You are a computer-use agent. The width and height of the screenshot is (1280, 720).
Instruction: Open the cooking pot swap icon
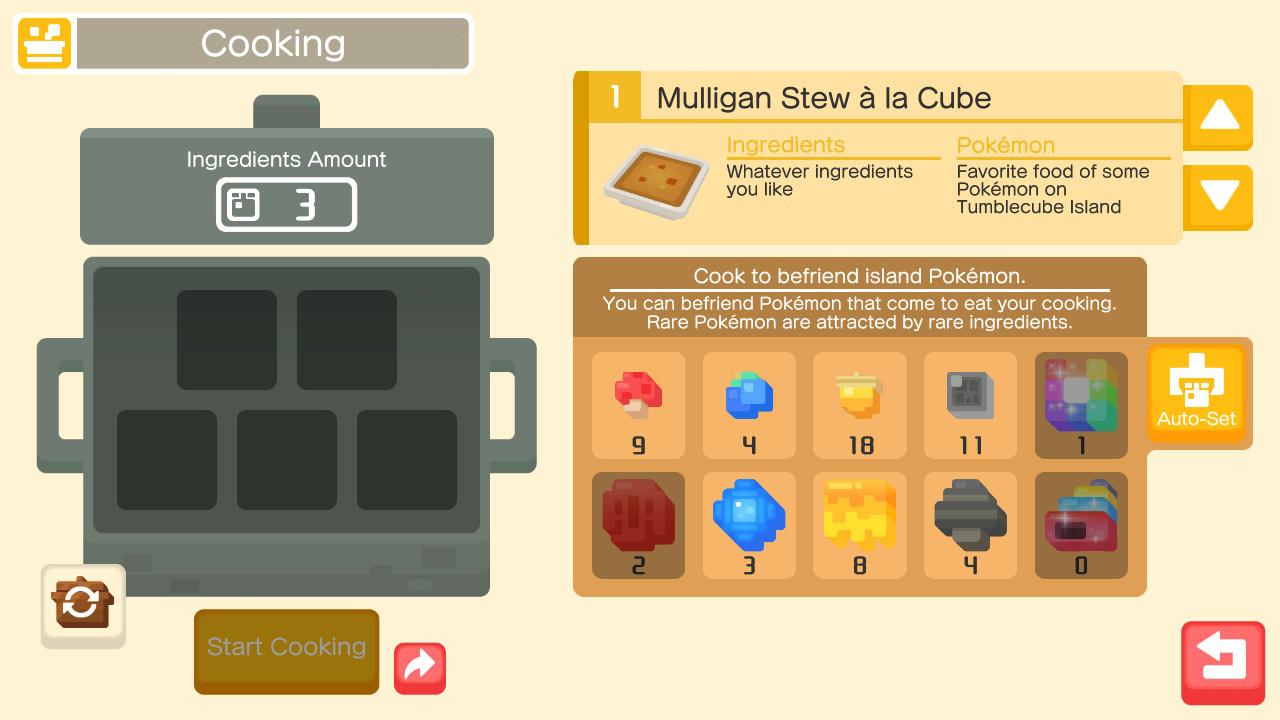tap(83, 606)
